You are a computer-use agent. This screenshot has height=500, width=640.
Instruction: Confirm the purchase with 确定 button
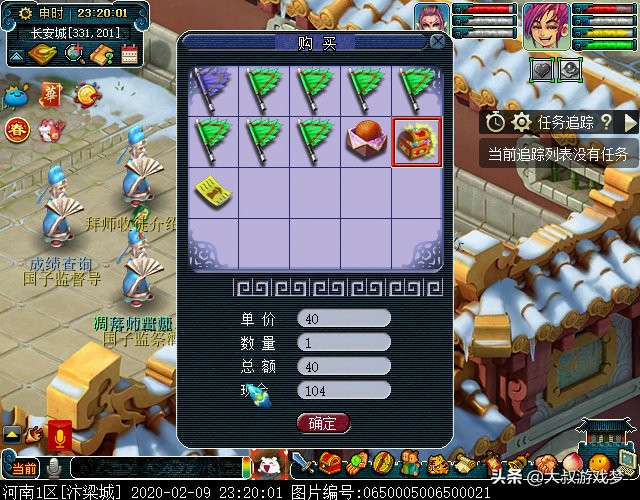[323, 423]
